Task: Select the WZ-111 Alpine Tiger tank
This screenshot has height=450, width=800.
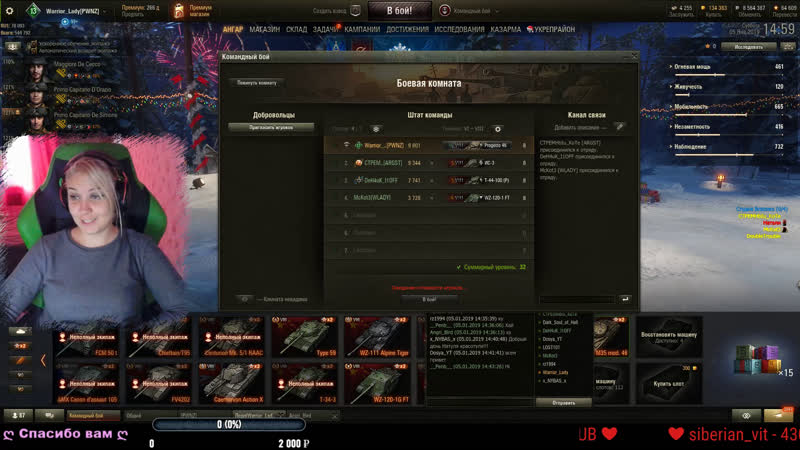Action: click(381, 337)
